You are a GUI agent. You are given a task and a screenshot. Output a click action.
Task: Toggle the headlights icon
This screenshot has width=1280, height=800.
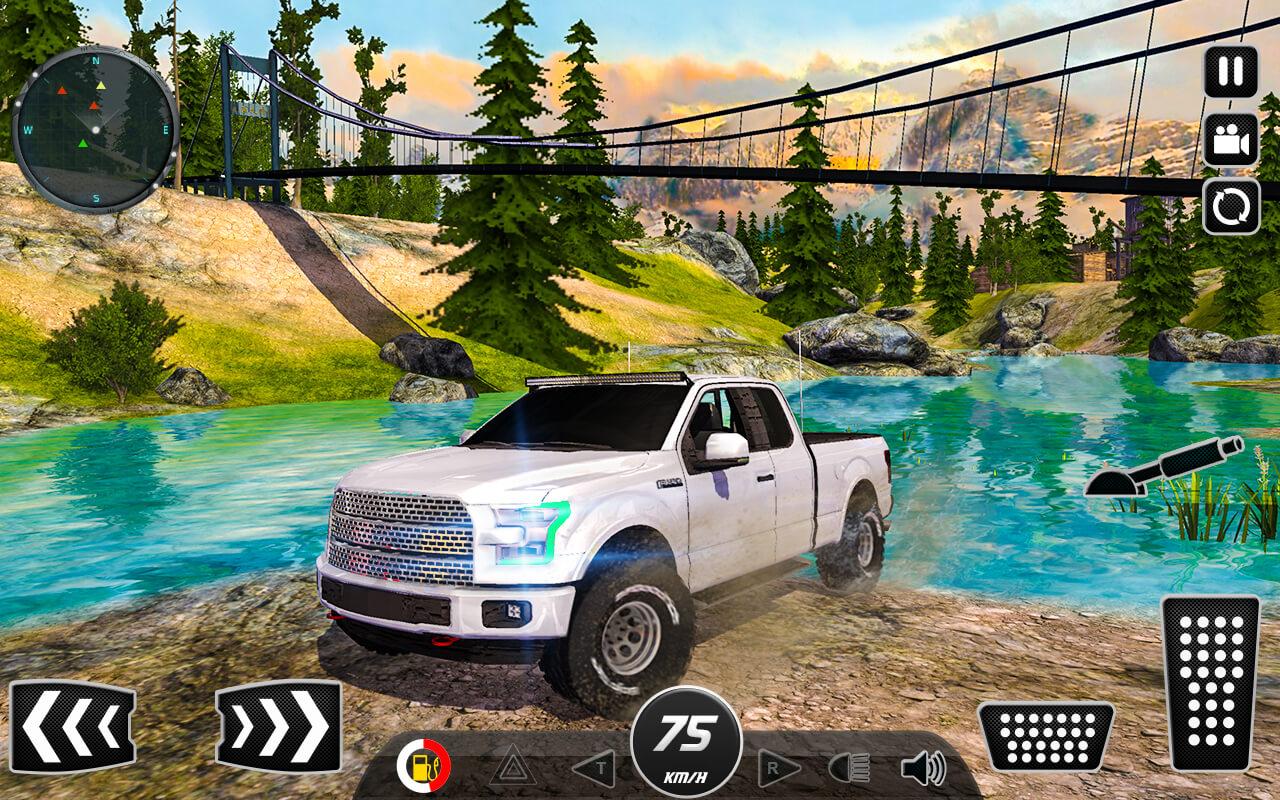[850, 768]
